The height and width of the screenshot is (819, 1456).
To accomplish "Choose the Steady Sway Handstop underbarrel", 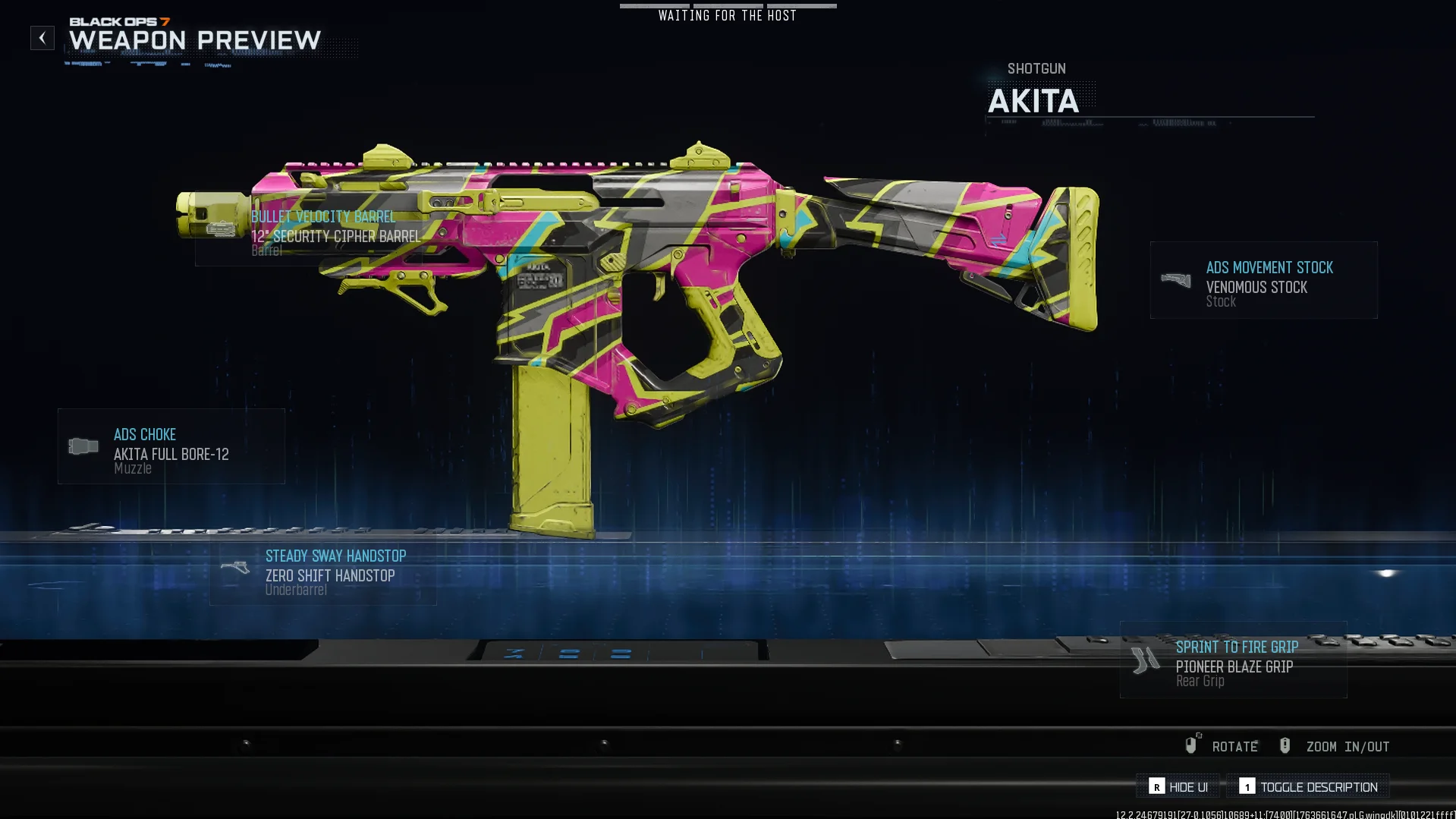I will 323,572.
